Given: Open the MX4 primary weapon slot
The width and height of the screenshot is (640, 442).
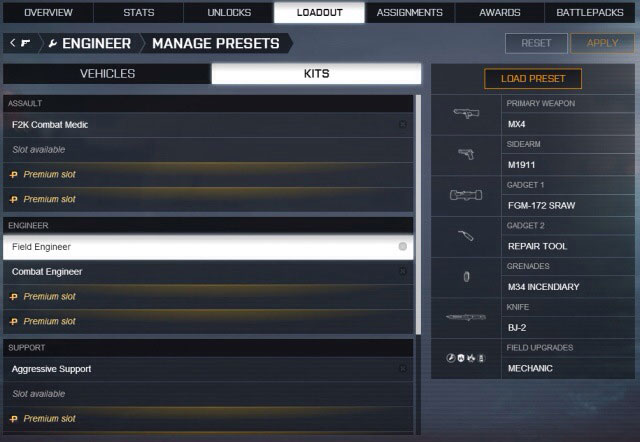Looking at the screenshot, I should [568, 124].
